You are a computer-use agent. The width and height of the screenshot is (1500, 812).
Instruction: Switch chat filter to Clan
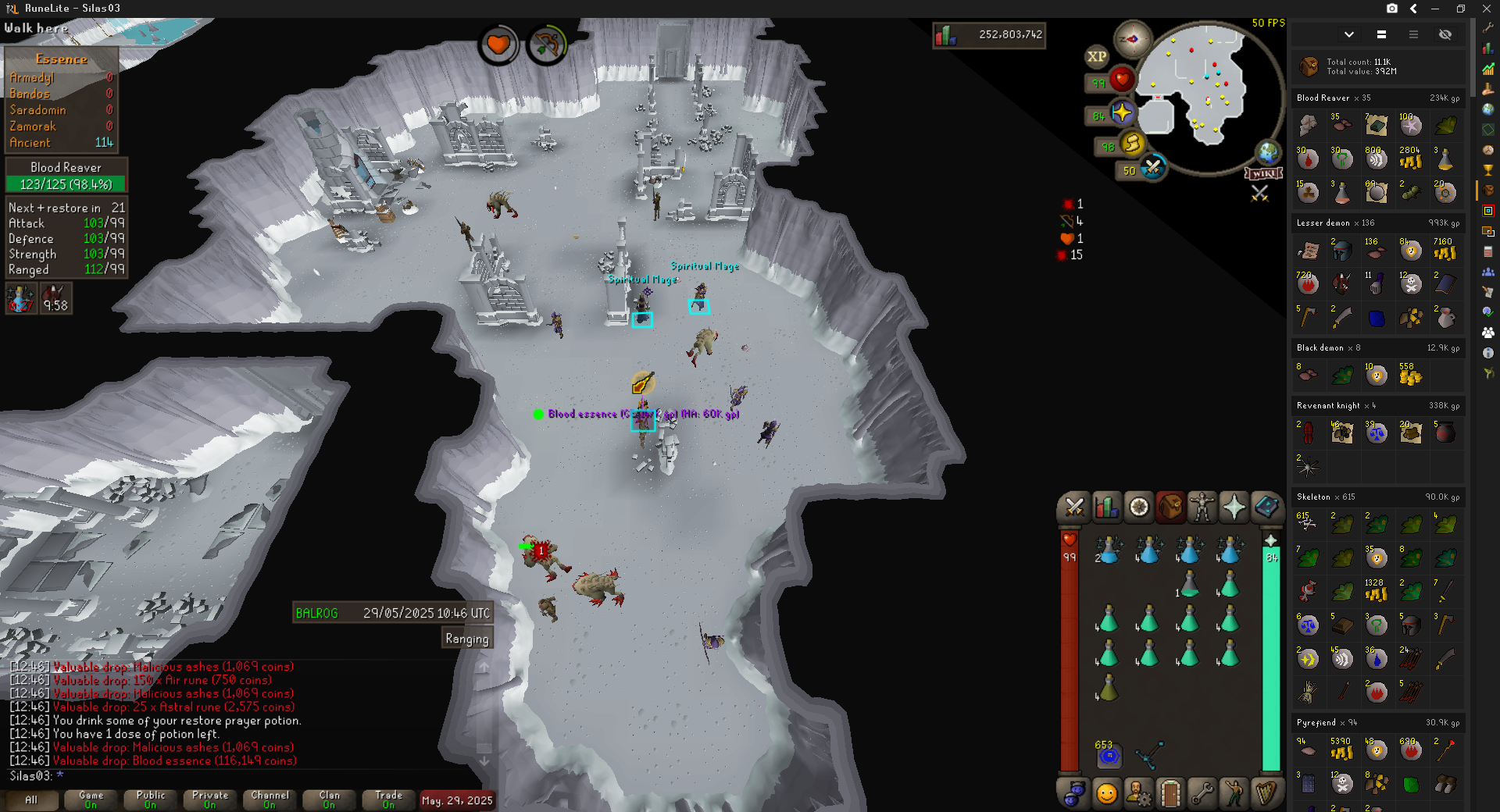pos(329,800)
